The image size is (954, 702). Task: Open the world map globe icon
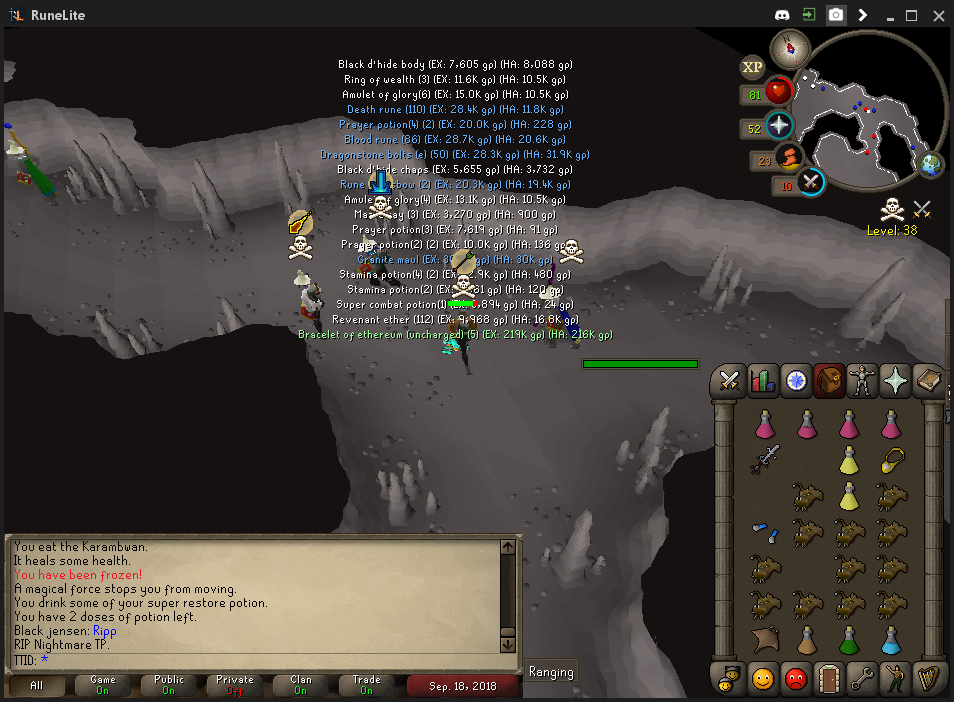pos(932,164)
